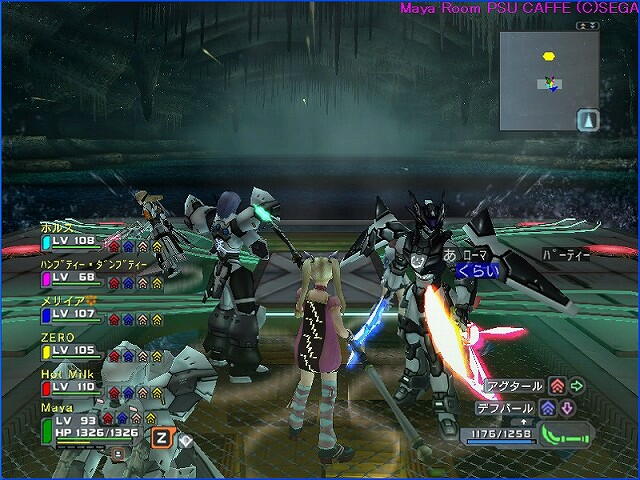Screen dimensions: 640x480
Task: Select the yellow hexagon marker on minimap
Action: pos(548,56)
